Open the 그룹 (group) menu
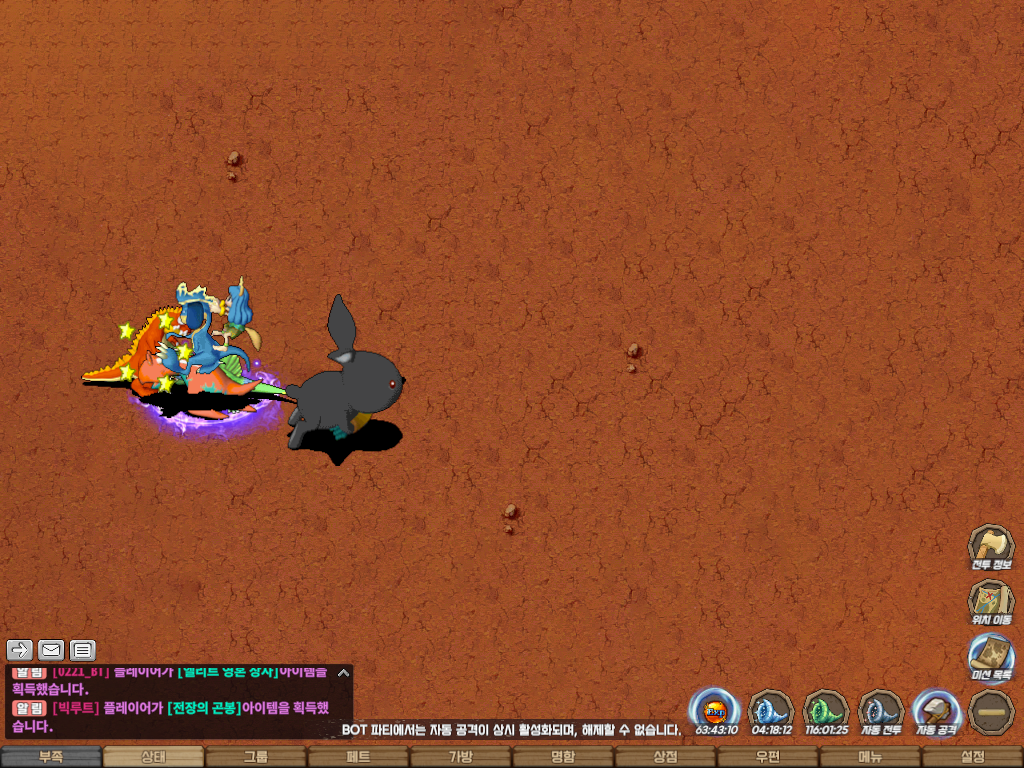The height and width of the screenshot is (768, 1024). tap(256, 757)
